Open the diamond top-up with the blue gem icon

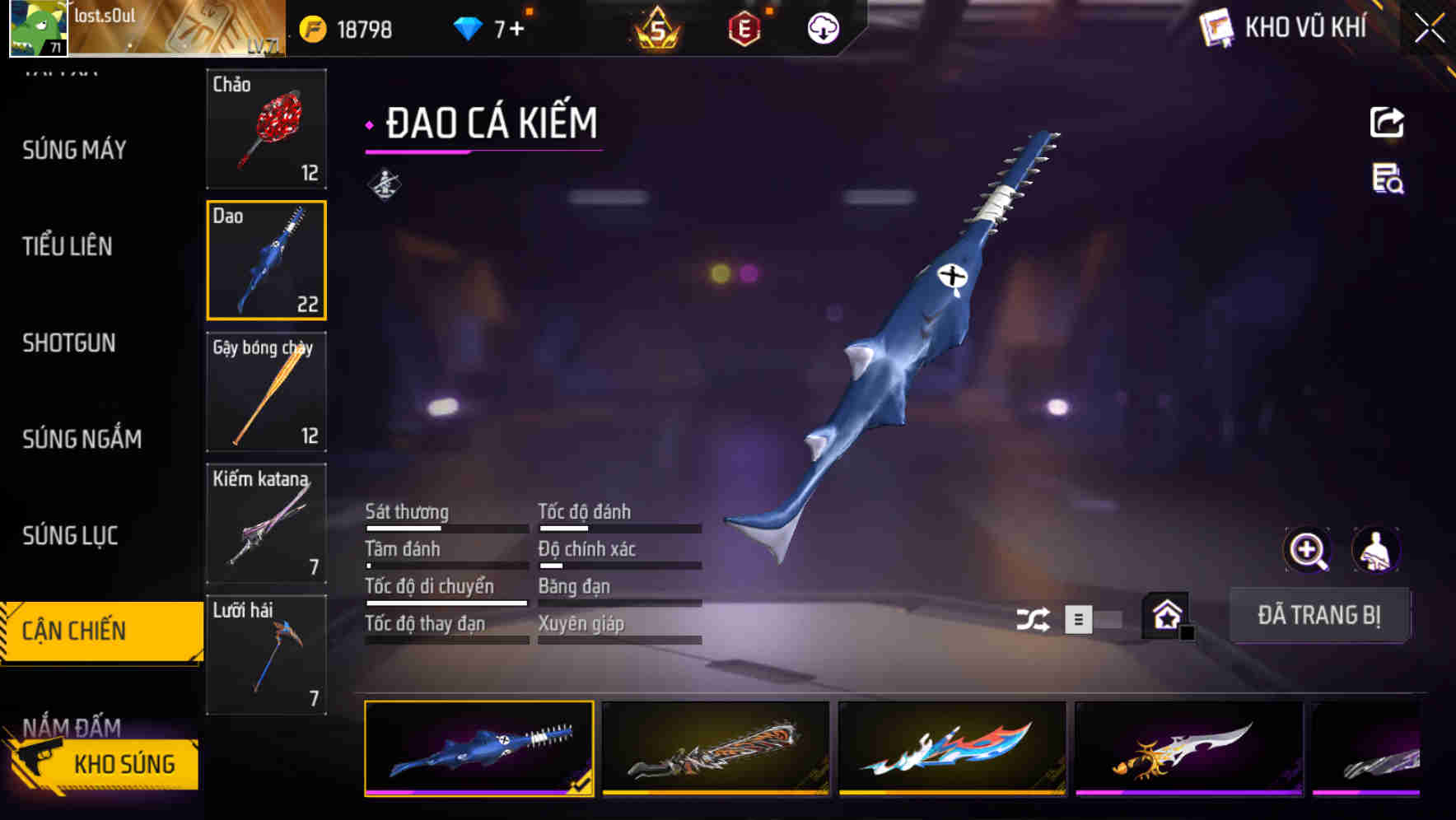pos(469,27)
